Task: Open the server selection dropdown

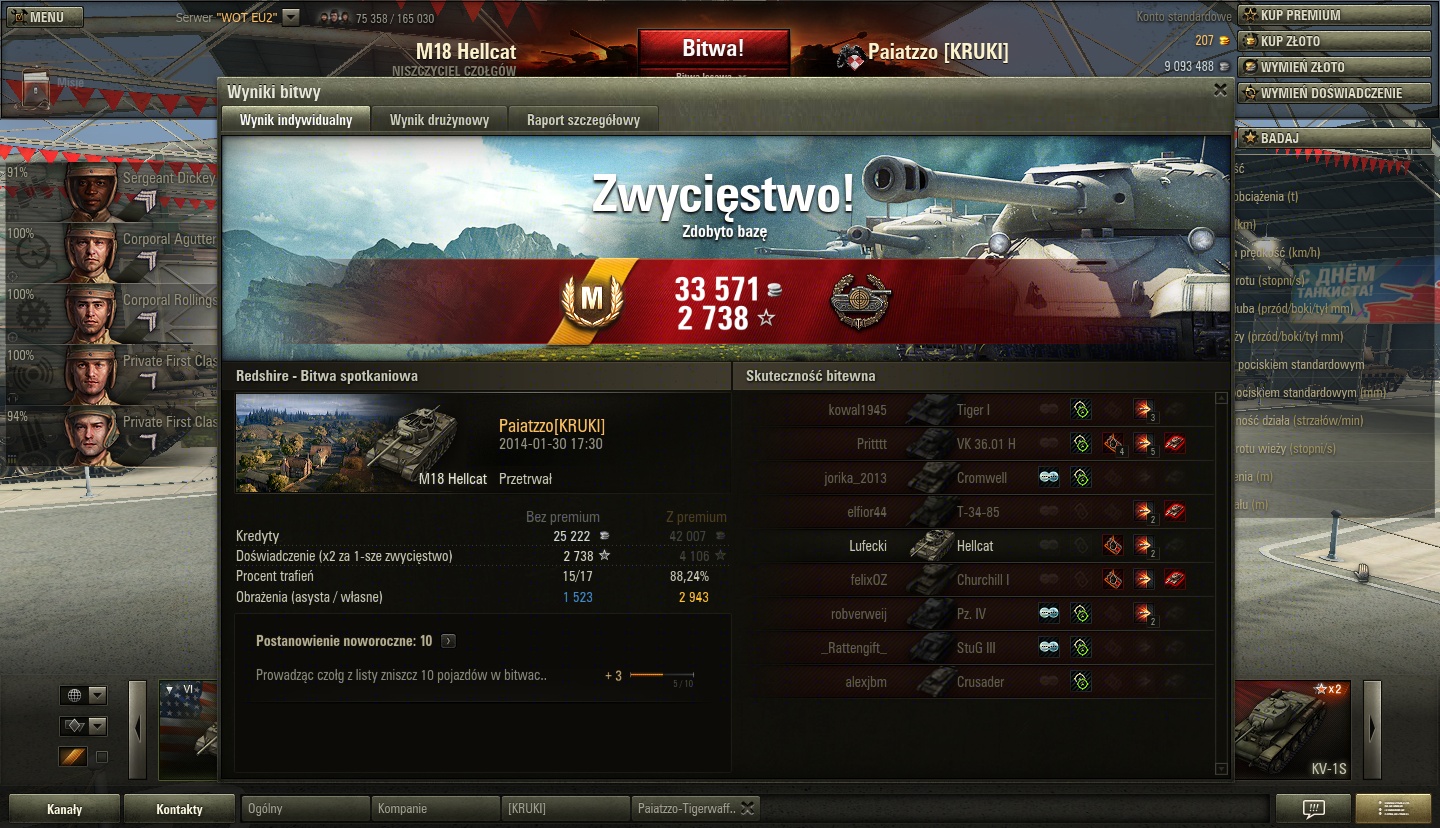Action: [x=291, y=17]
